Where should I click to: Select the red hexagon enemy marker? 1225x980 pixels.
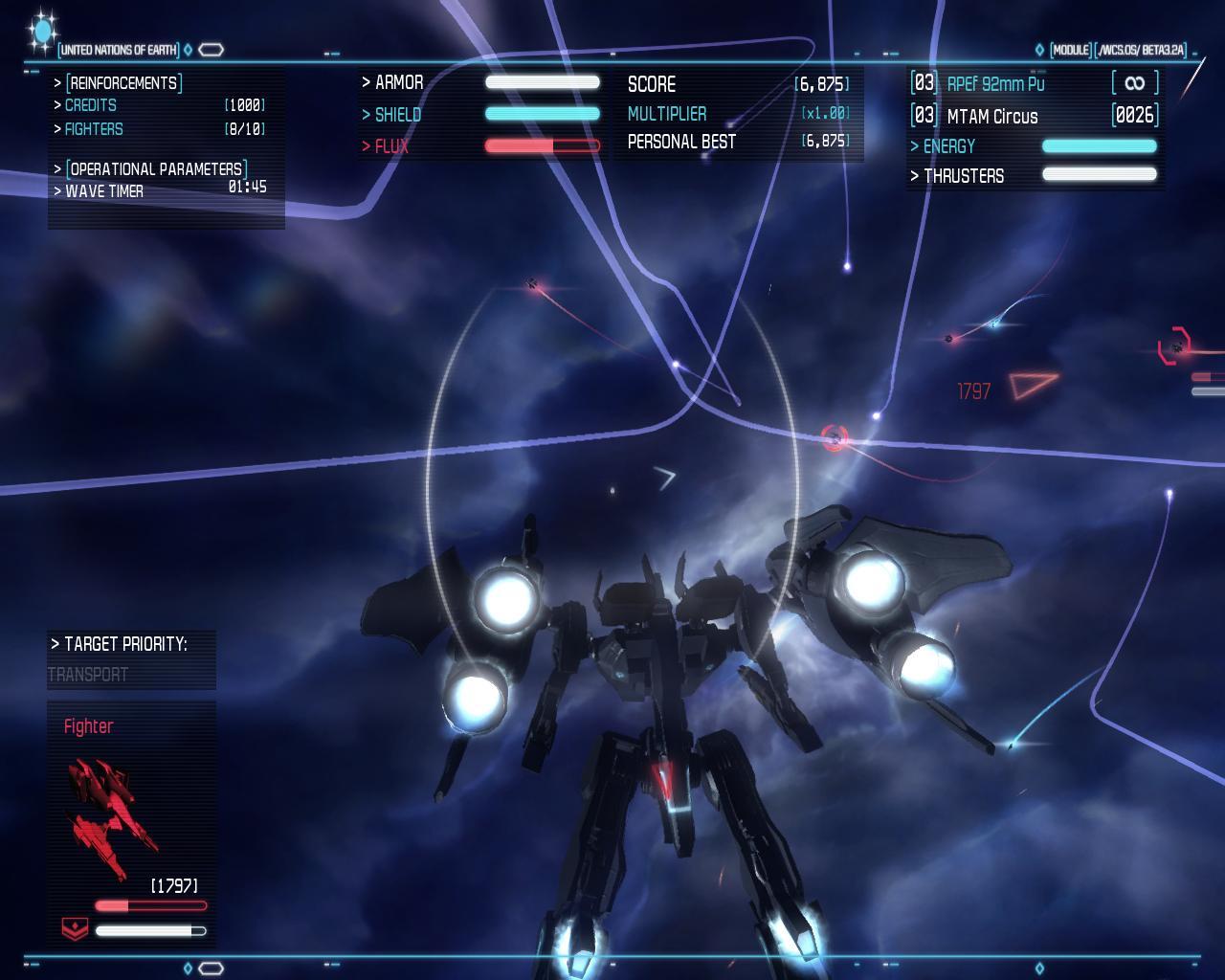pyautogui.click(x=1174, y=345)
